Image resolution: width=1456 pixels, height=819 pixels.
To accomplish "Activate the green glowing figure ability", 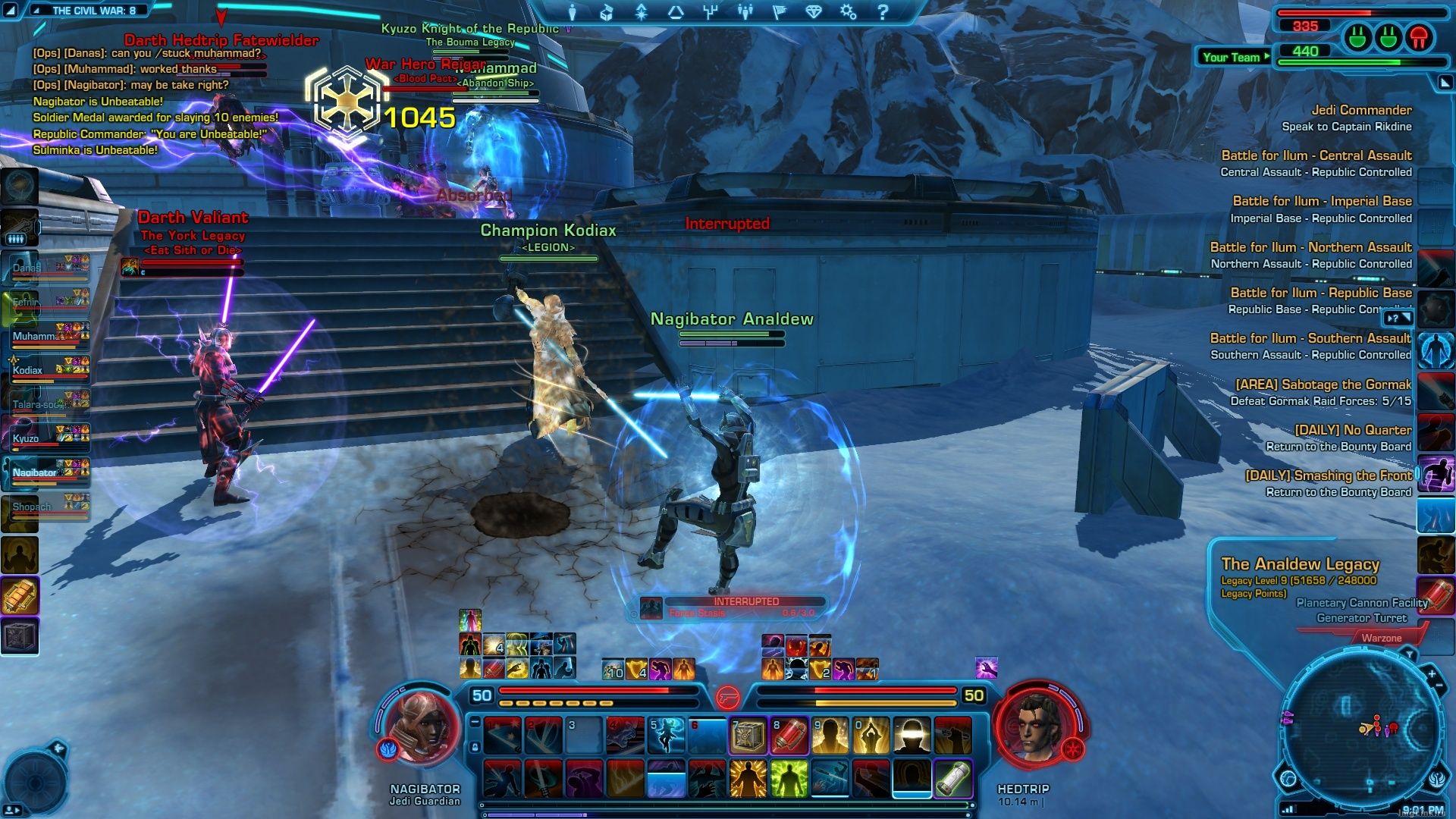I will point(789,779).
